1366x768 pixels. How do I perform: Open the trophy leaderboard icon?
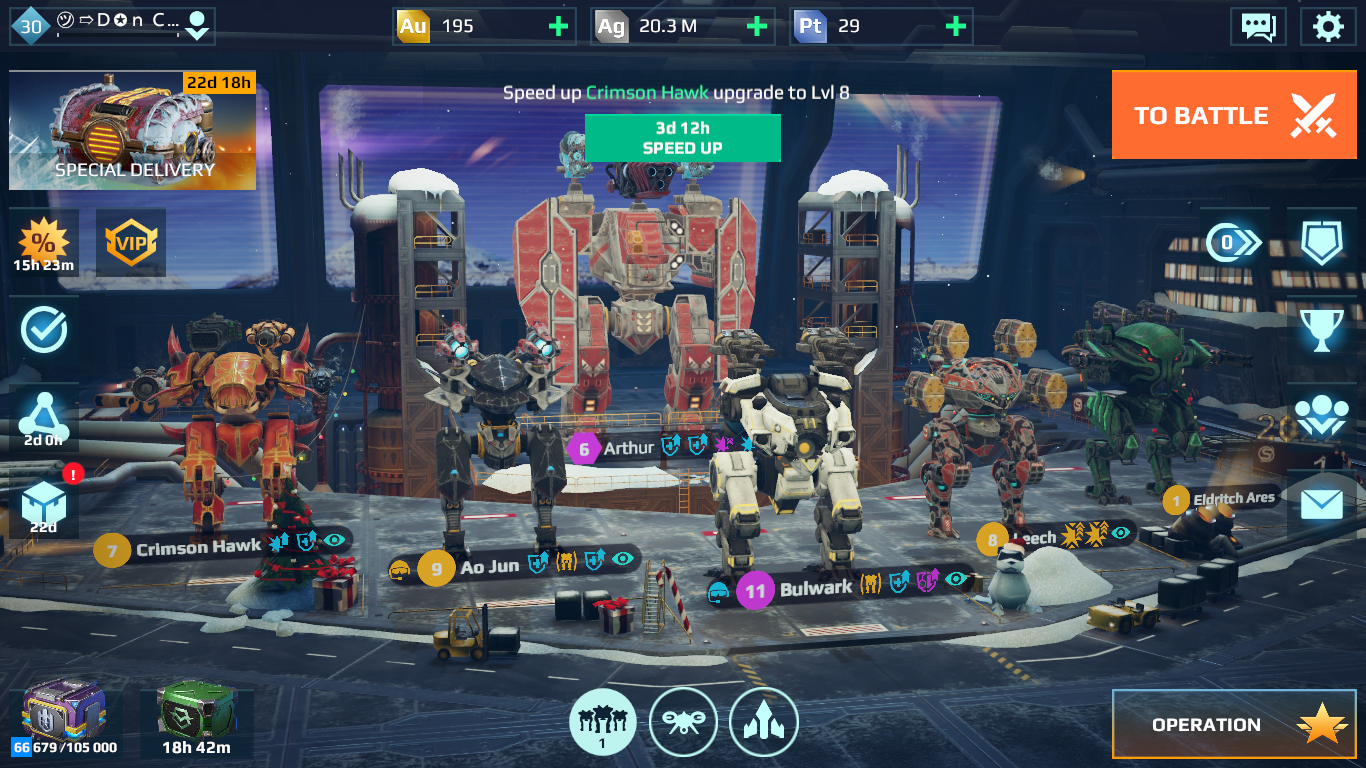click(x=1321, y=330)
